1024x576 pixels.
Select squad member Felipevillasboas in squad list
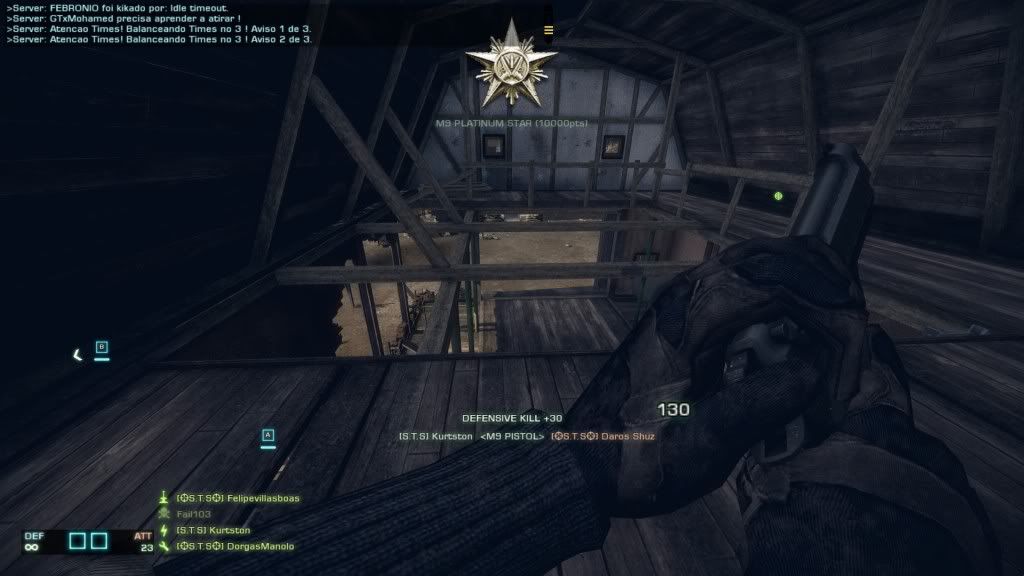click(237, 497)
